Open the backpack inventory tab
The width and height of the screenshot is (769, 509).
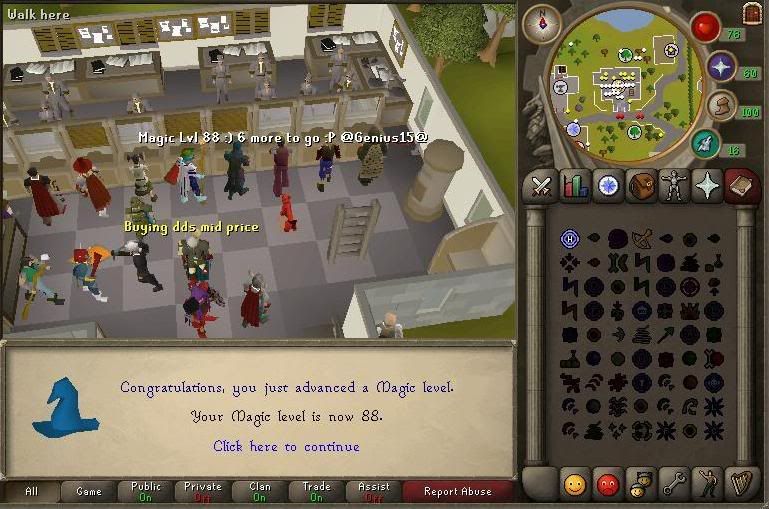tap(641, 187)
